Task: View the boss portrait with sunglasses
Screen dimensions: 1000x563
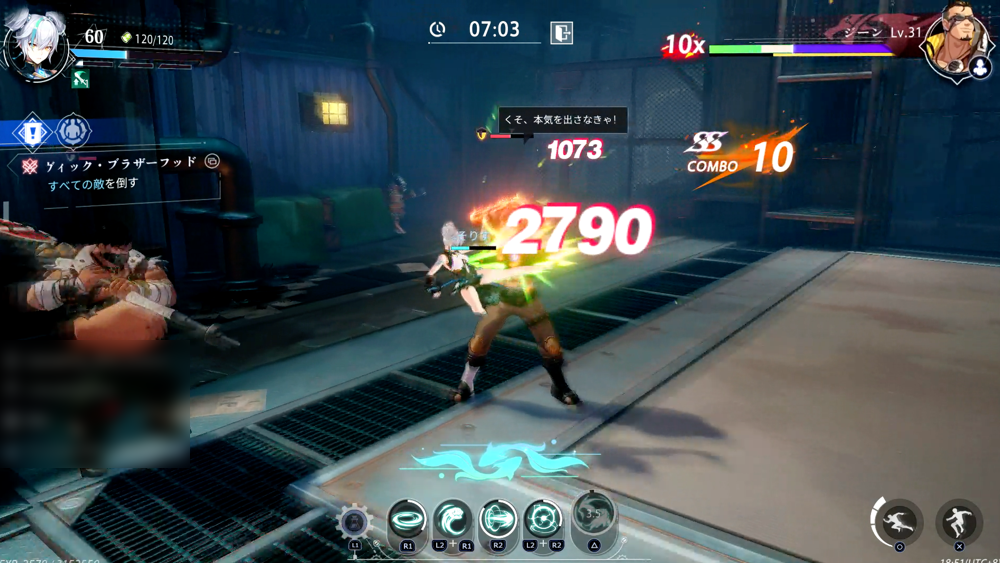Action: tap(957, 42)
